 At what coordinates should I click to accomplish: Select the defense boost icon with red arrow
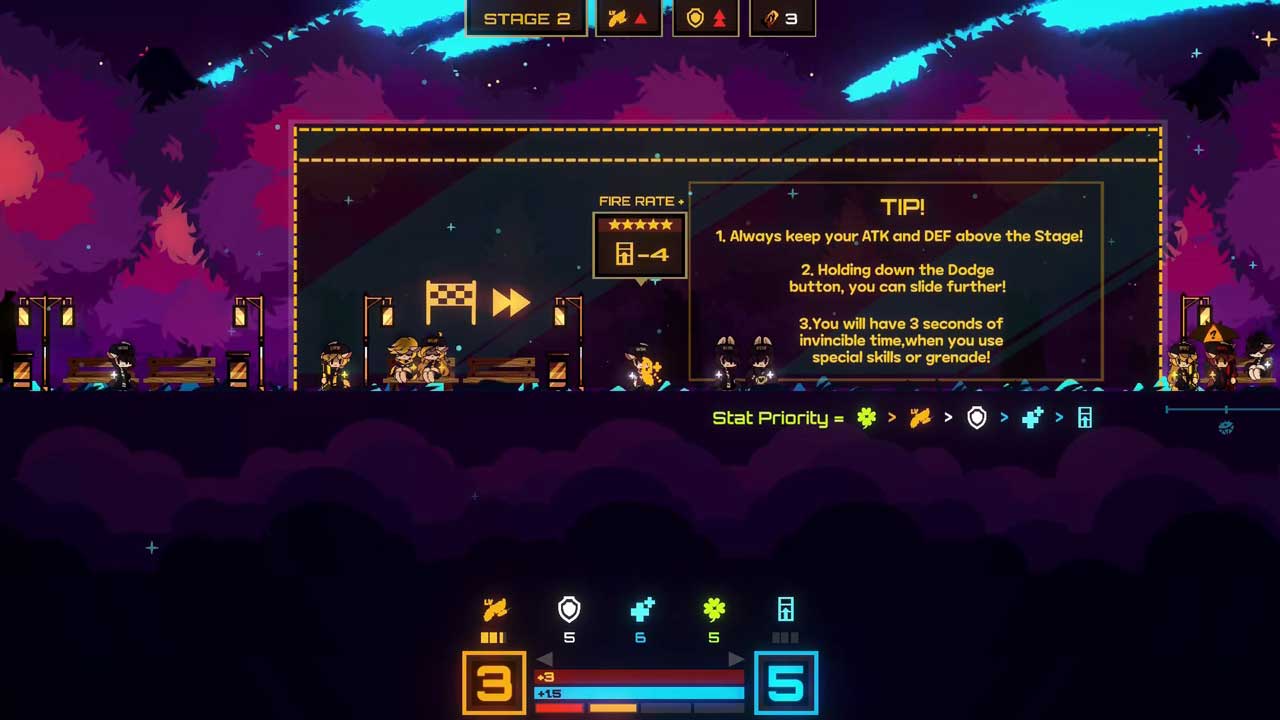705,19
